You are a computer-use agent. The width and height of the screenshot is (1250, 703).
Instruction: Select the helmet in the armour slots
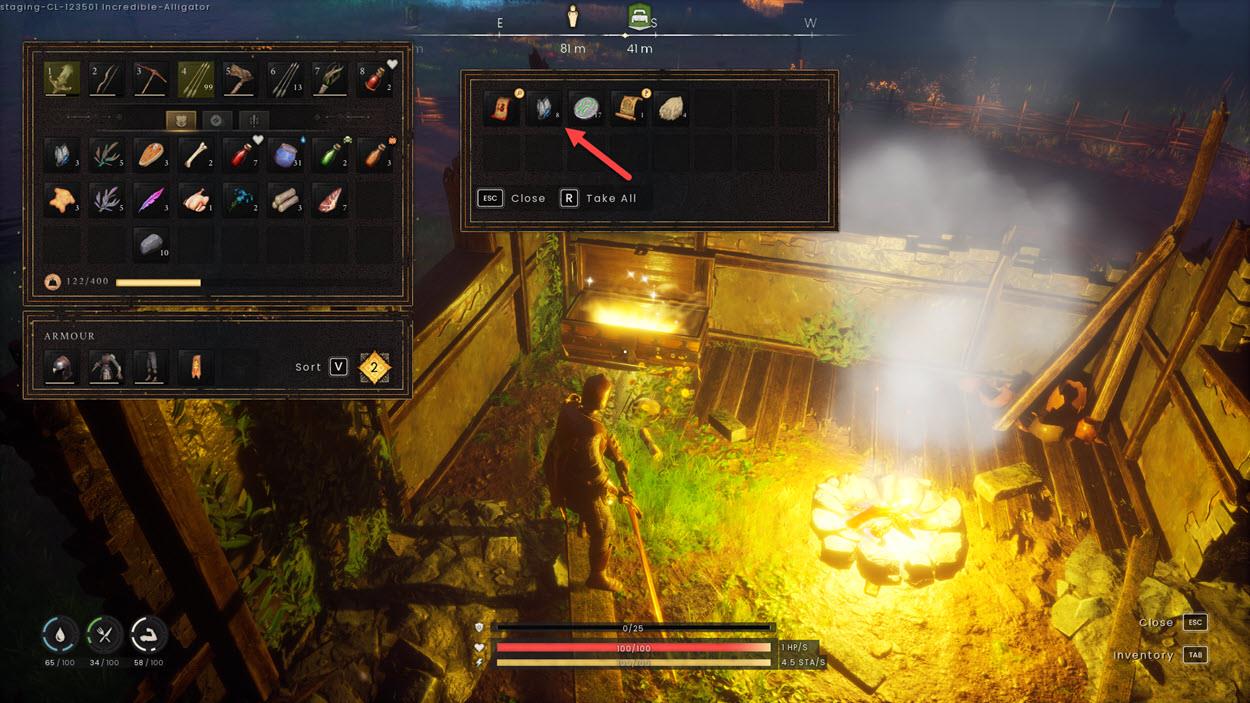61,367
